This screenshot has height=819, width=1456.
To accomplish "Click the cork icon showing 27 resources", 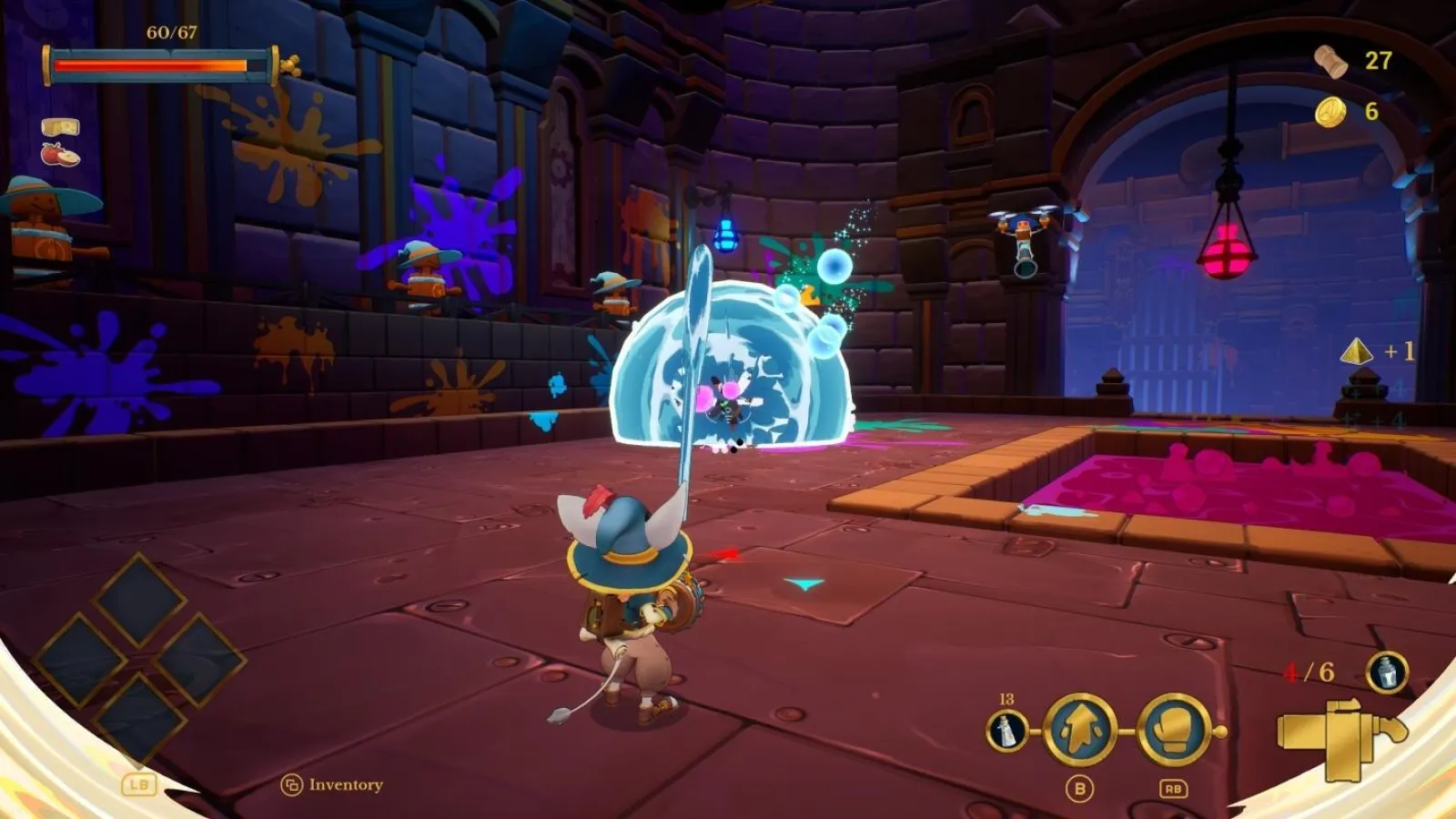I will [1330, 60].
